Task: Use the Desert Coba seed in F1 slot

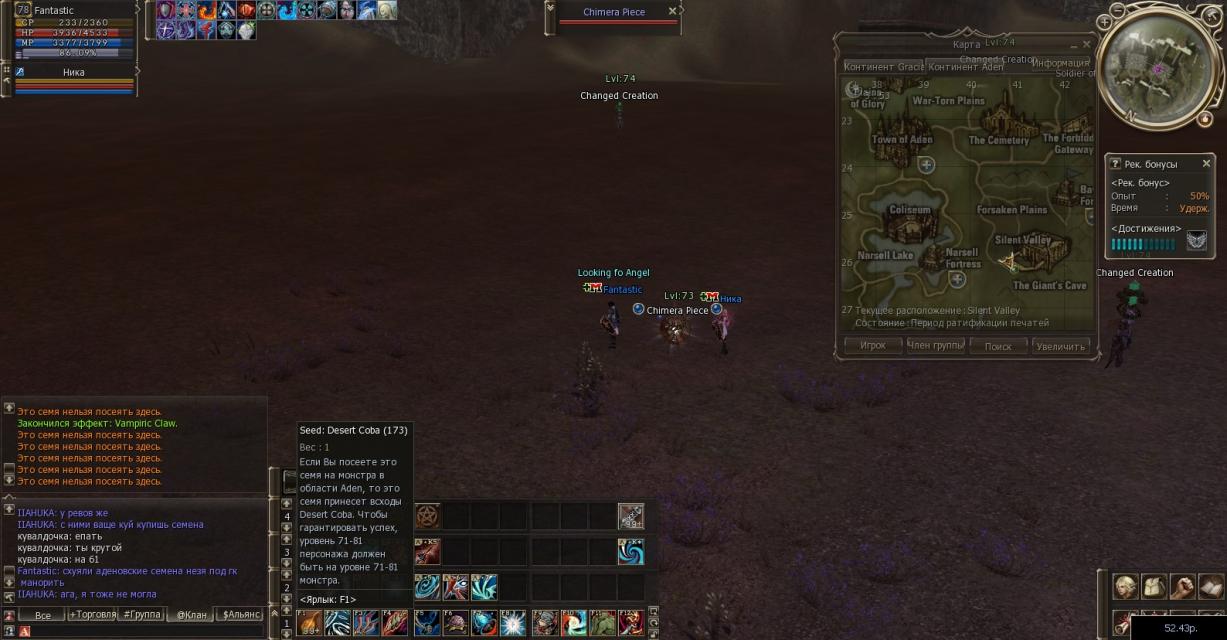Action: pyautogui.click(x=309, y=622)
